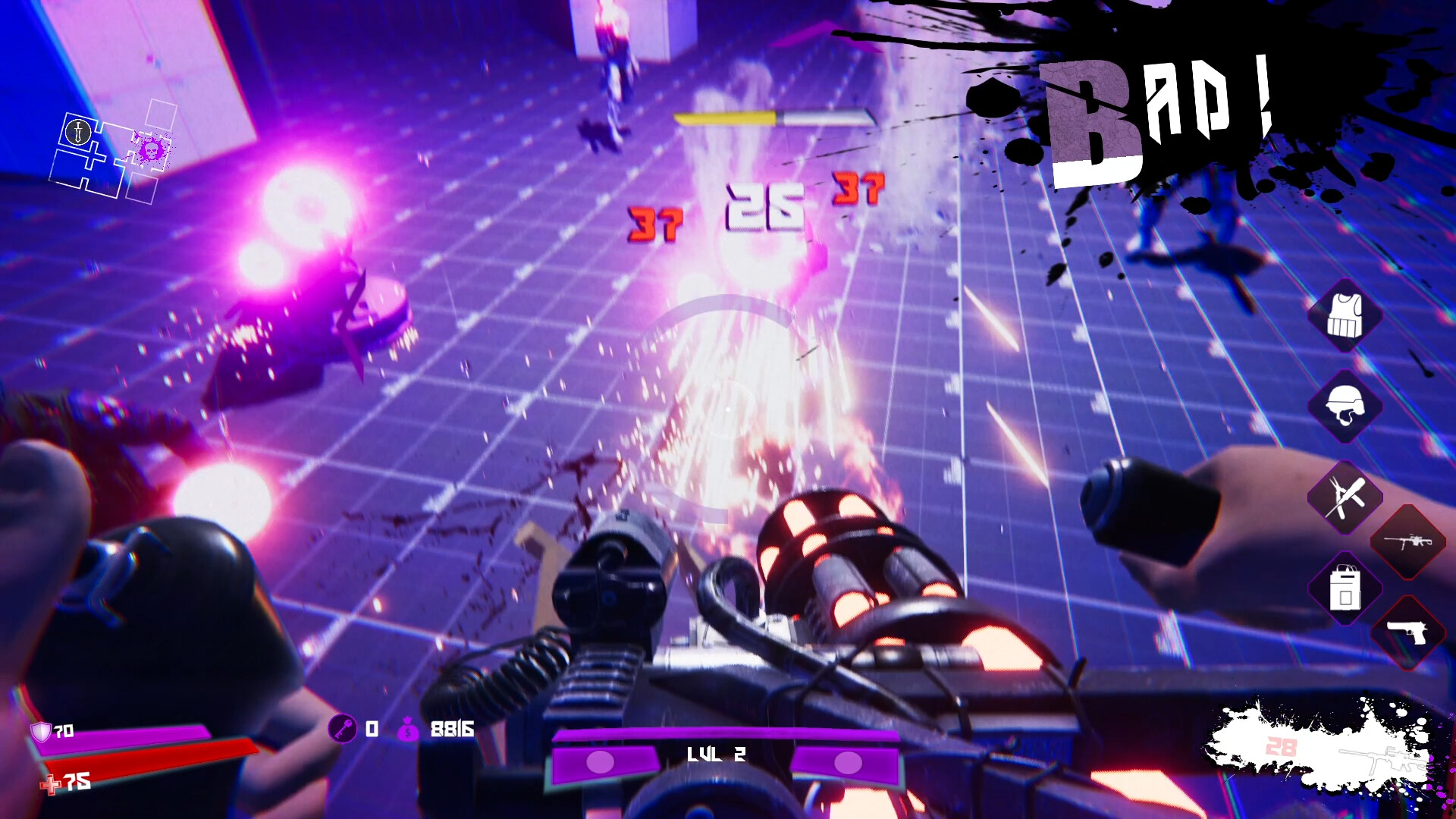
Task: Open the backpack equipment slot
Action: coord(1345,588)
